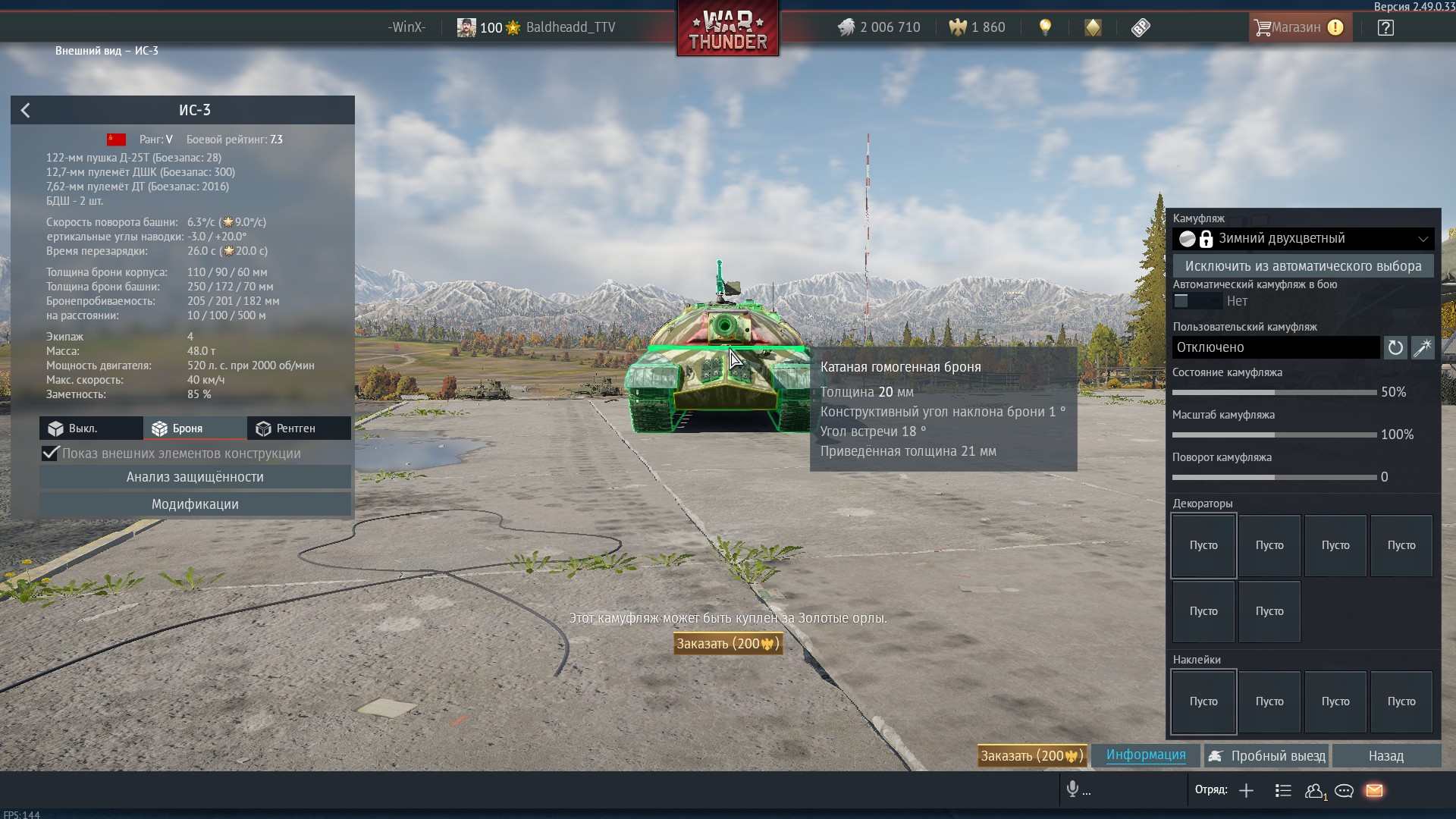Refresh the user camouflage list
Viewport: 1456px width, 819px height.
1395,348
